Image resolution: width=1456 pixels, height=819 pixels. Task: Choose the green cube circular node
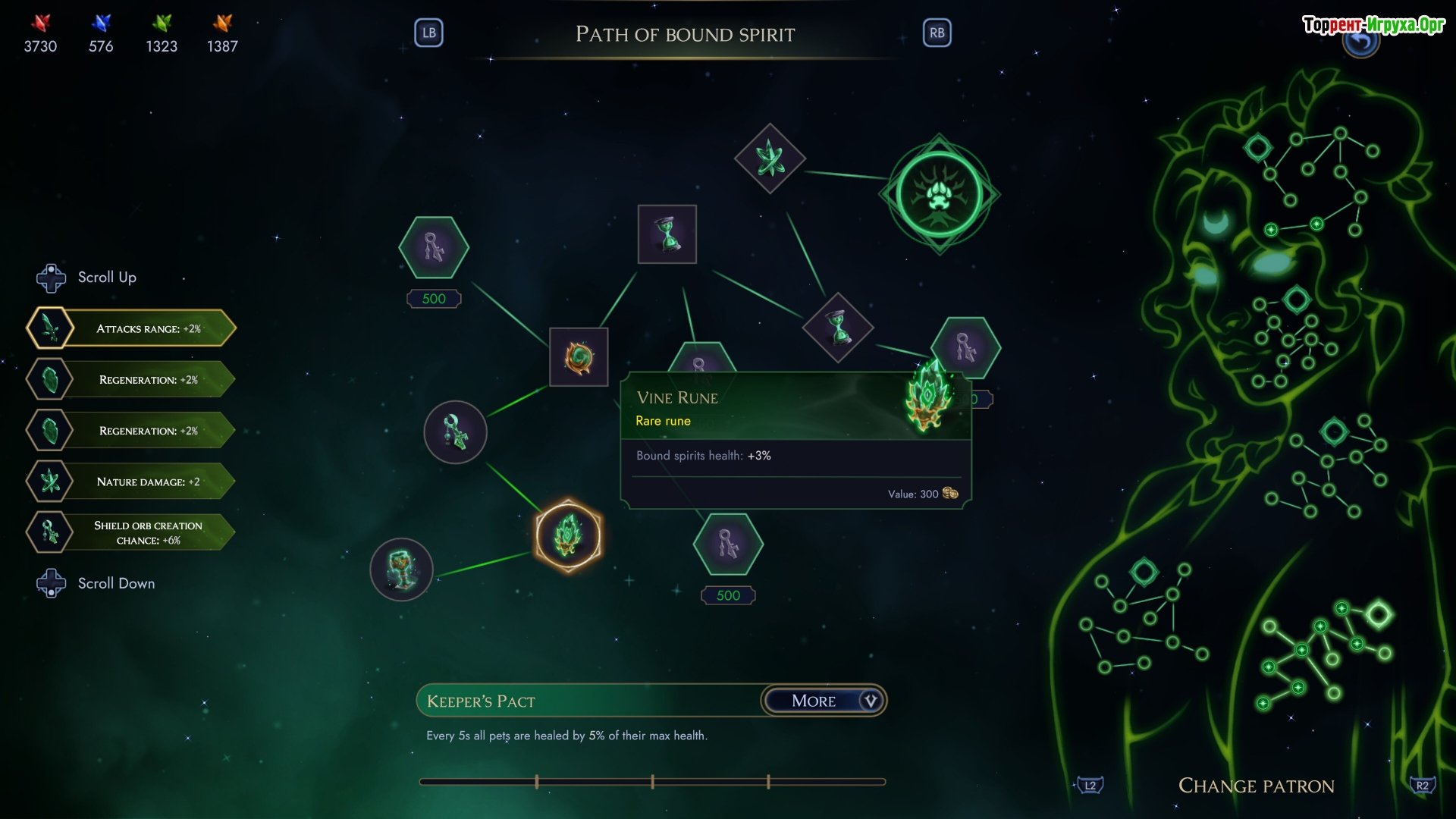pos(401,570)
